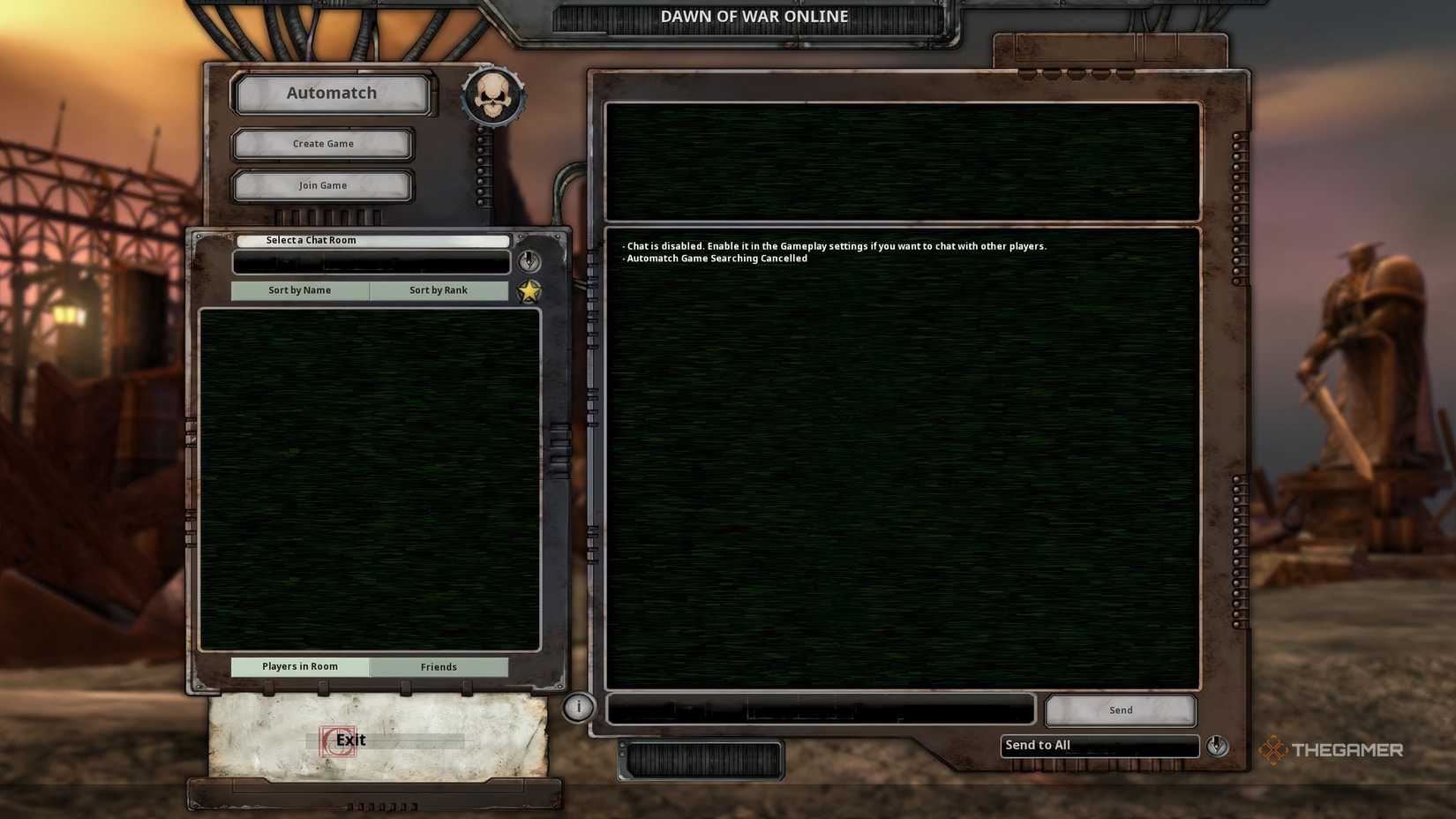The width and height of the screenshot is (1456, 819).
Task: Open the Send to All recipient selector
Action: [1099, 745]
